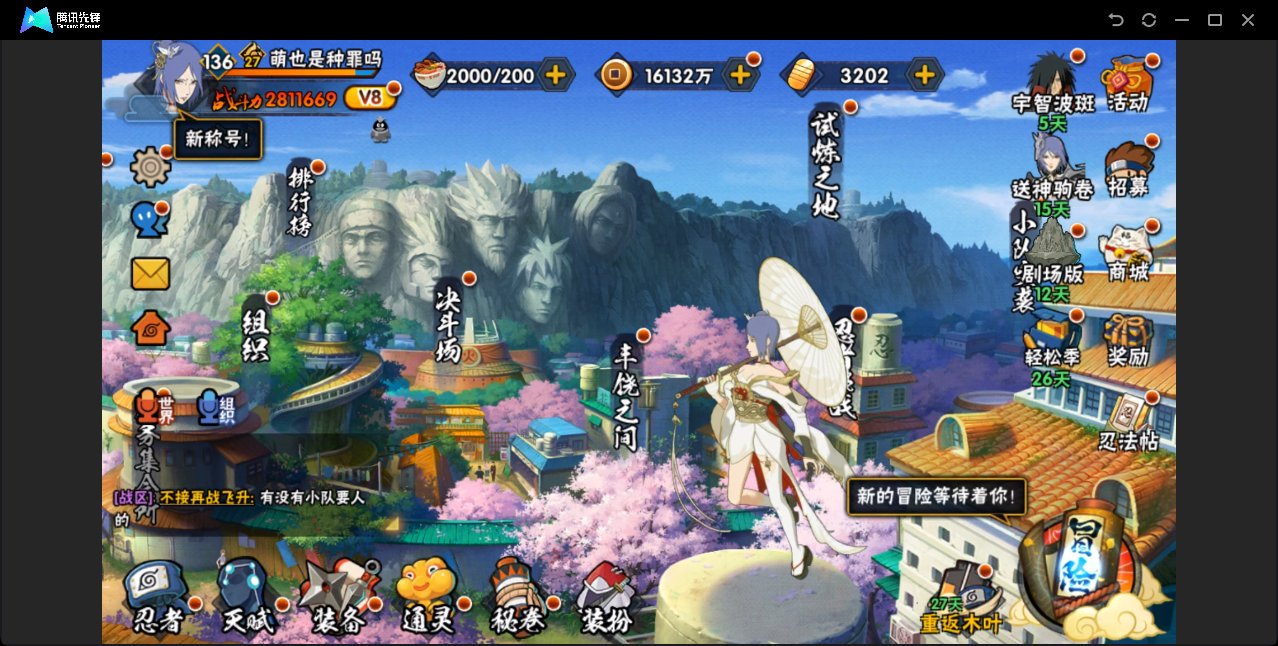Open the 奖励 rewards icon
1278x646 pixels.
click(x=1128, y=340)
